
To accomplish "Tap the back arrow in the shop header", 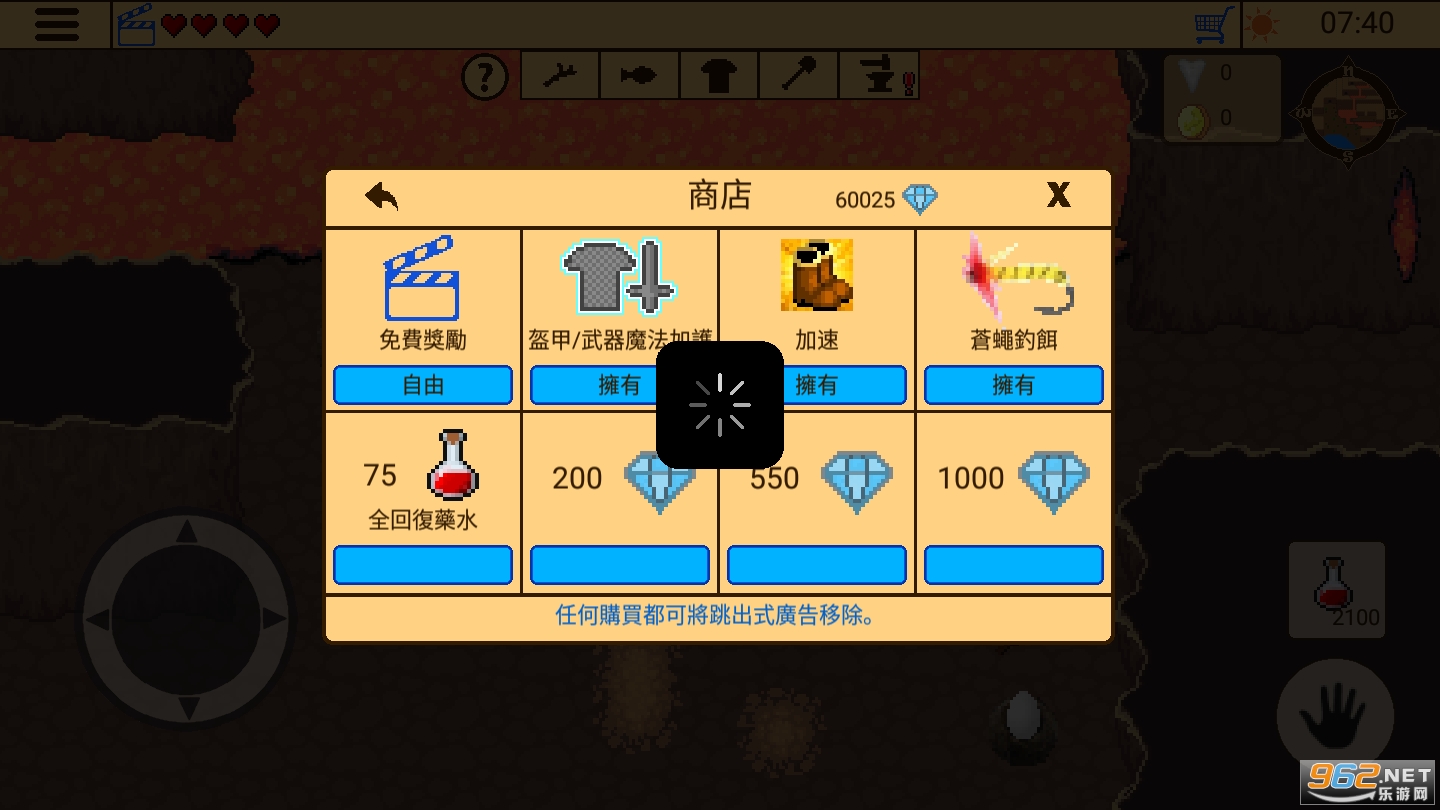I will click(x=382, y=197).
